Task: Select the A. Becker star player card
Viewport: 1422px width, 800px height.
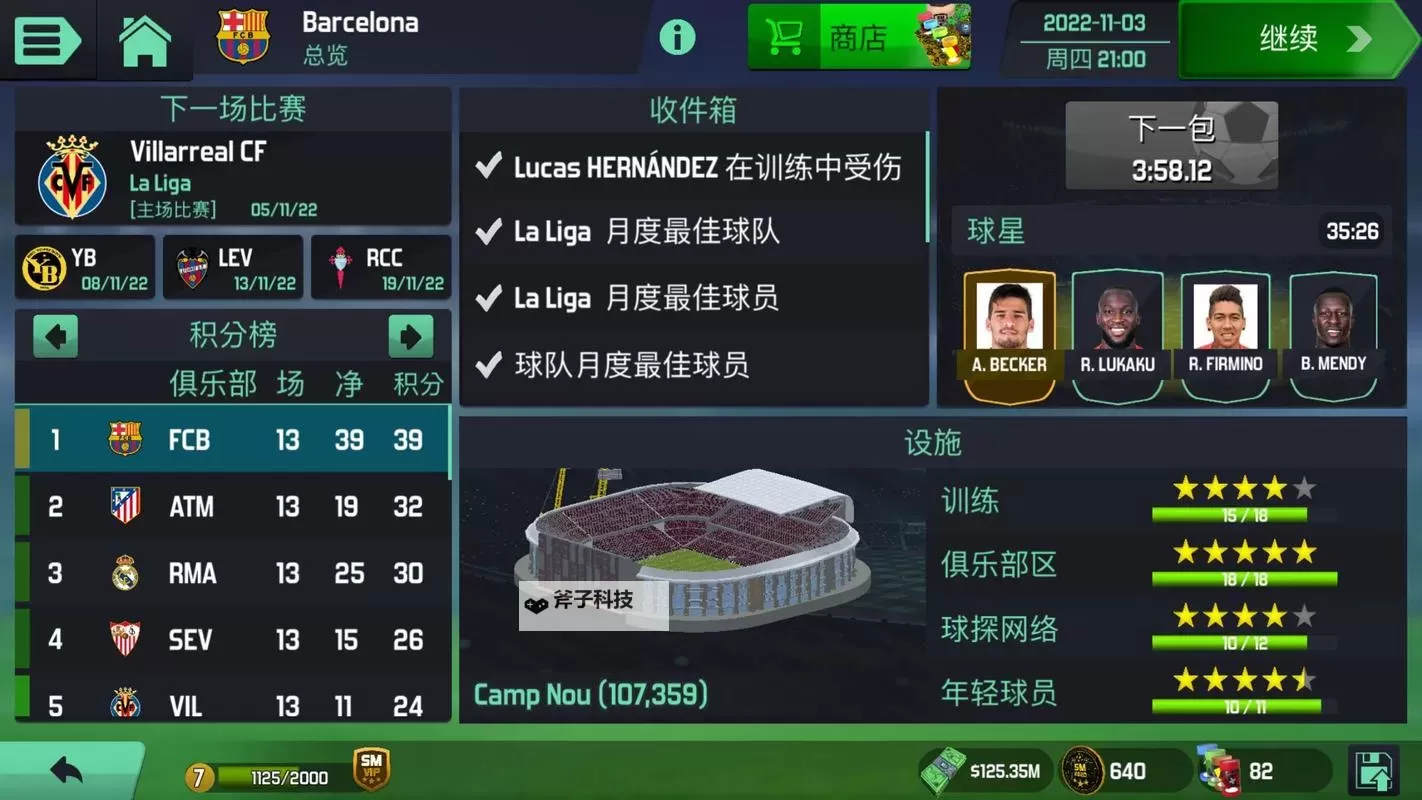Action: click(1009, 335)
